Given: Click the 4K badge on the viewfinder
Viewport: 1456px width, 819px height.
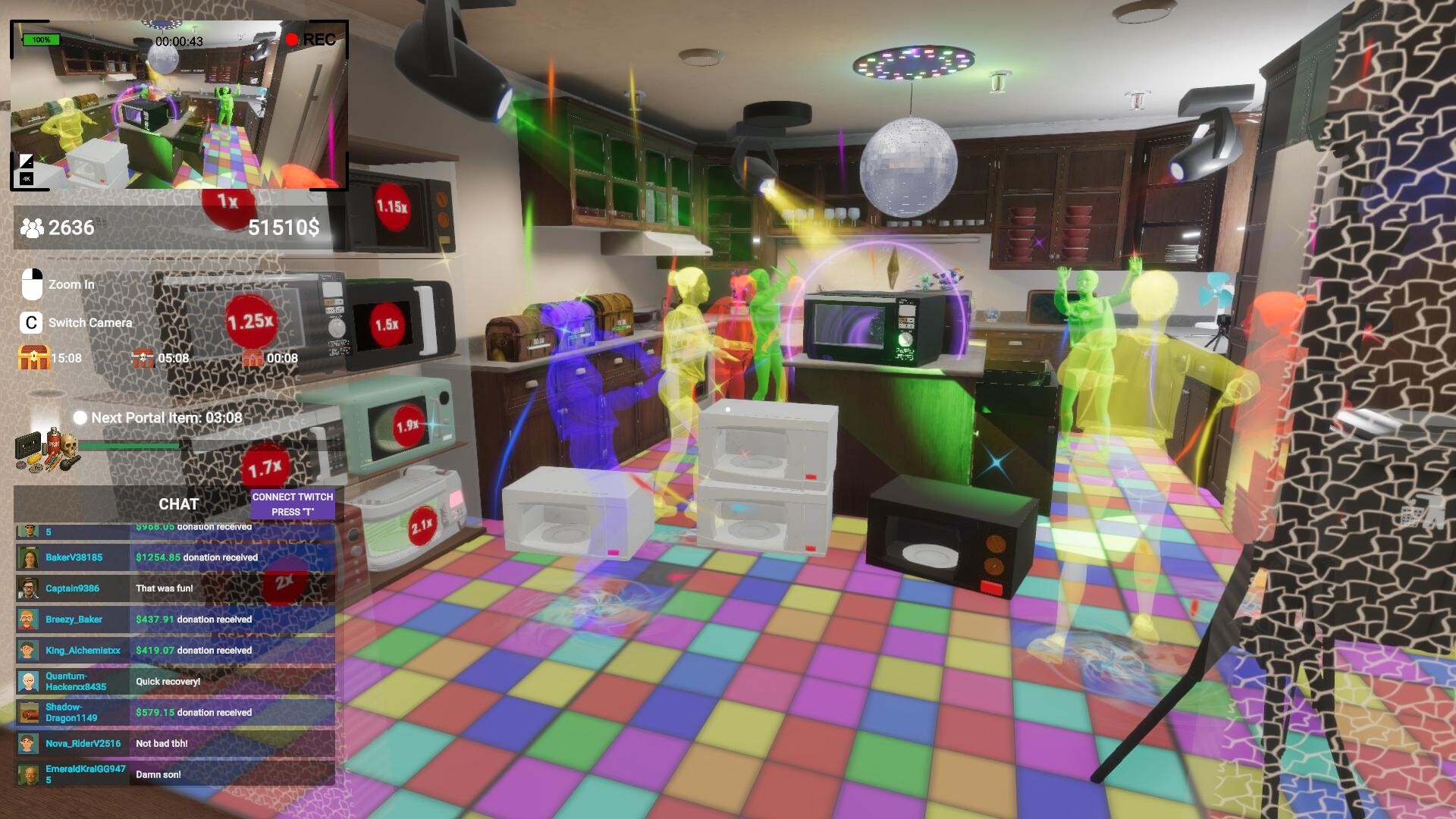Looking at the screenshot, I should point(25,180).
